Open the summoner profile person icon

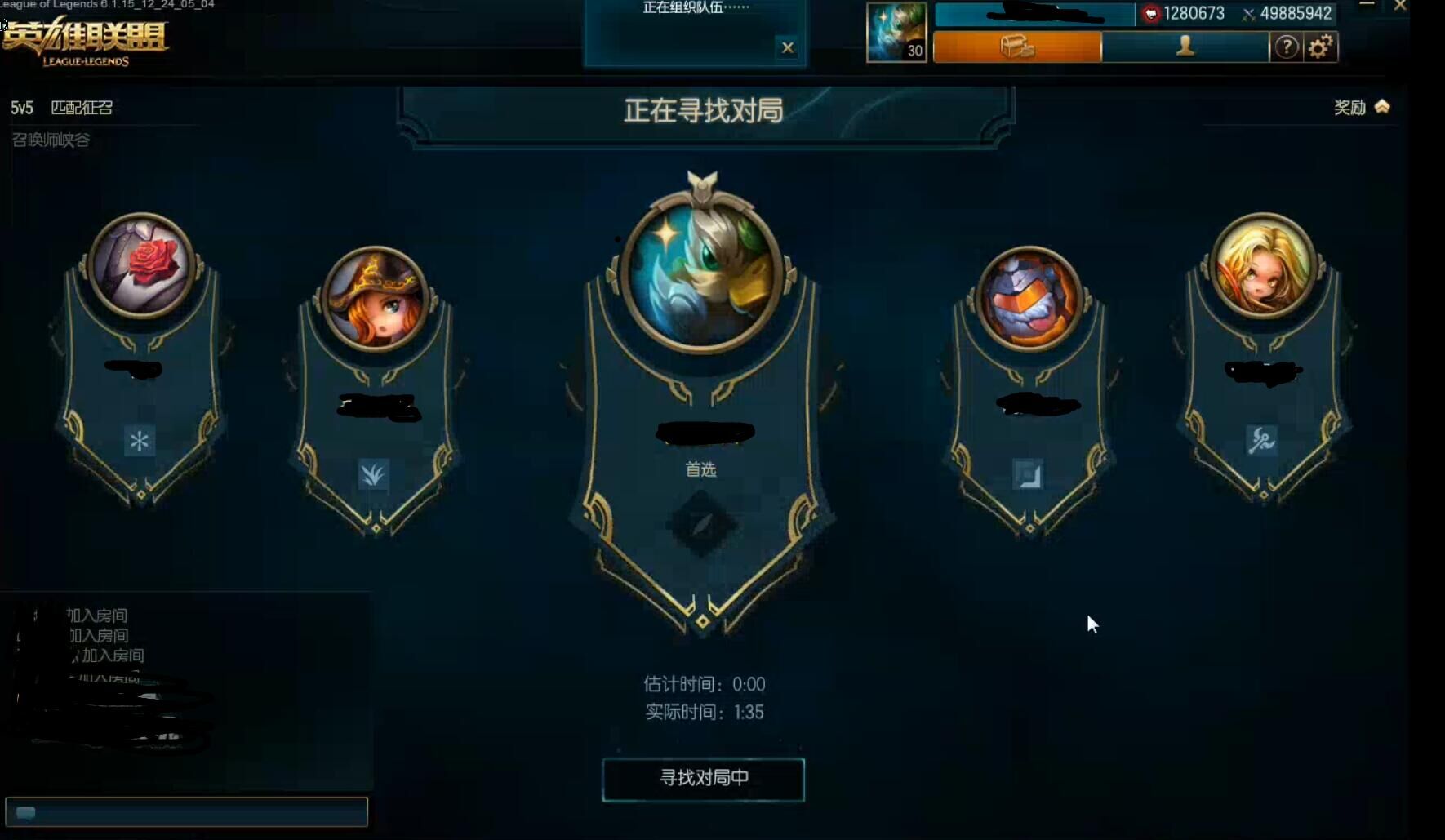(x=1184, y=47)
